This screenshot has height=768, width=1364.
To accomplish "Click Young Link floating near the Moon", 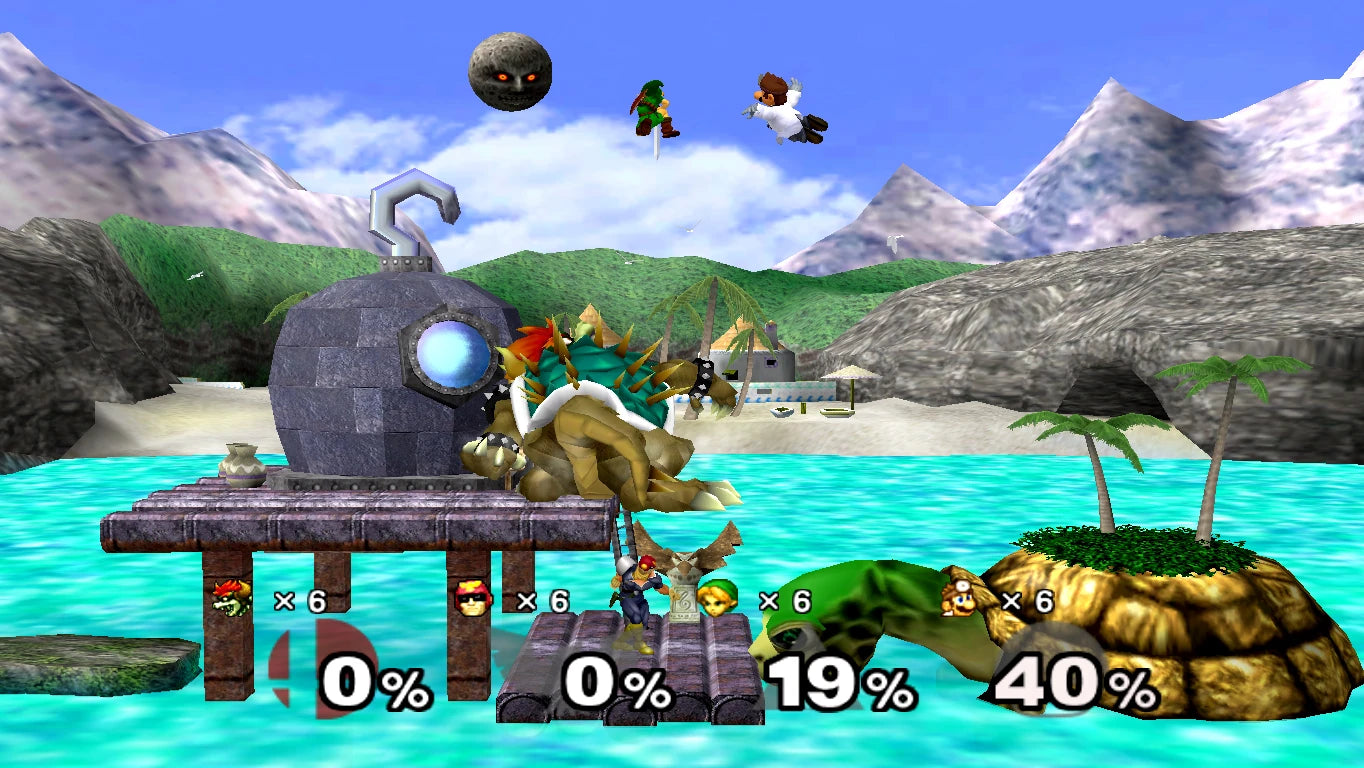I will pos(651,110).
